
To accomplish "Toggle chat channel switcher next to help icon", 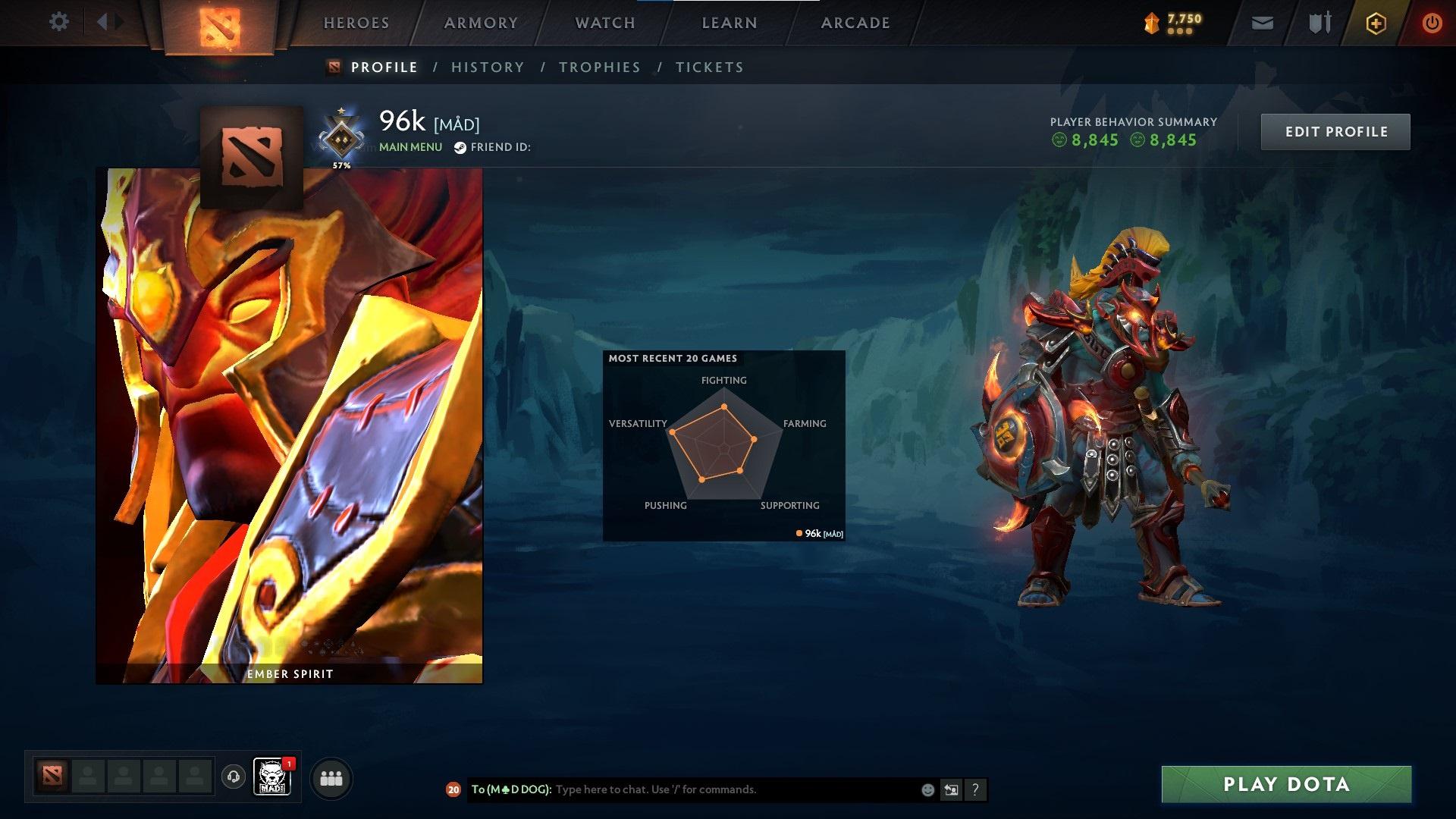I will [952, 789].
